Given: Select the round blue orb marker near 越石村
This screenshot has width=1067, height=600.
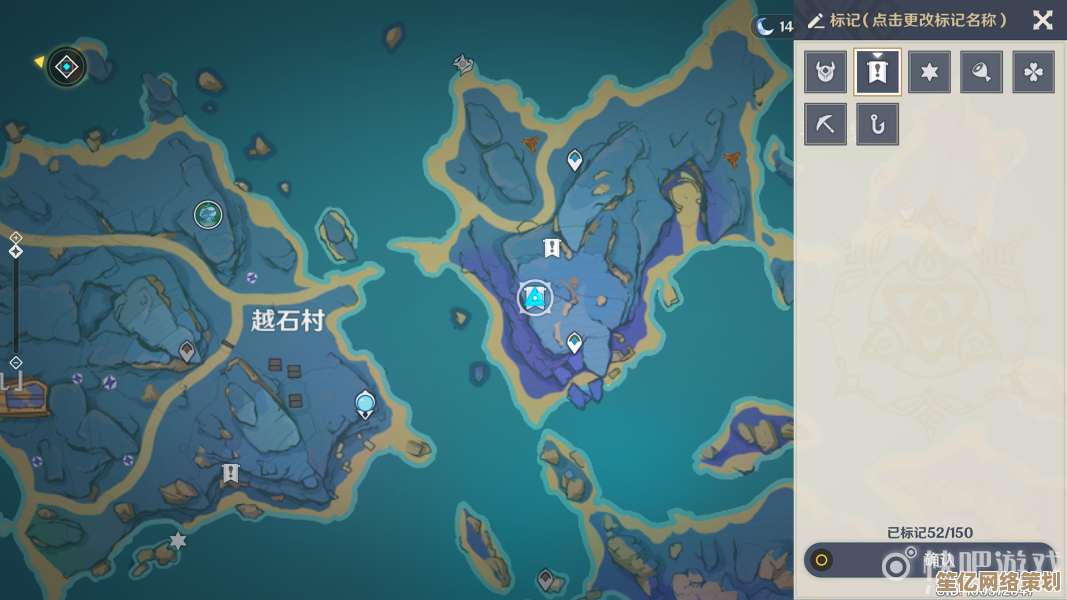Looking at the screenshot, I should point(365,404).
